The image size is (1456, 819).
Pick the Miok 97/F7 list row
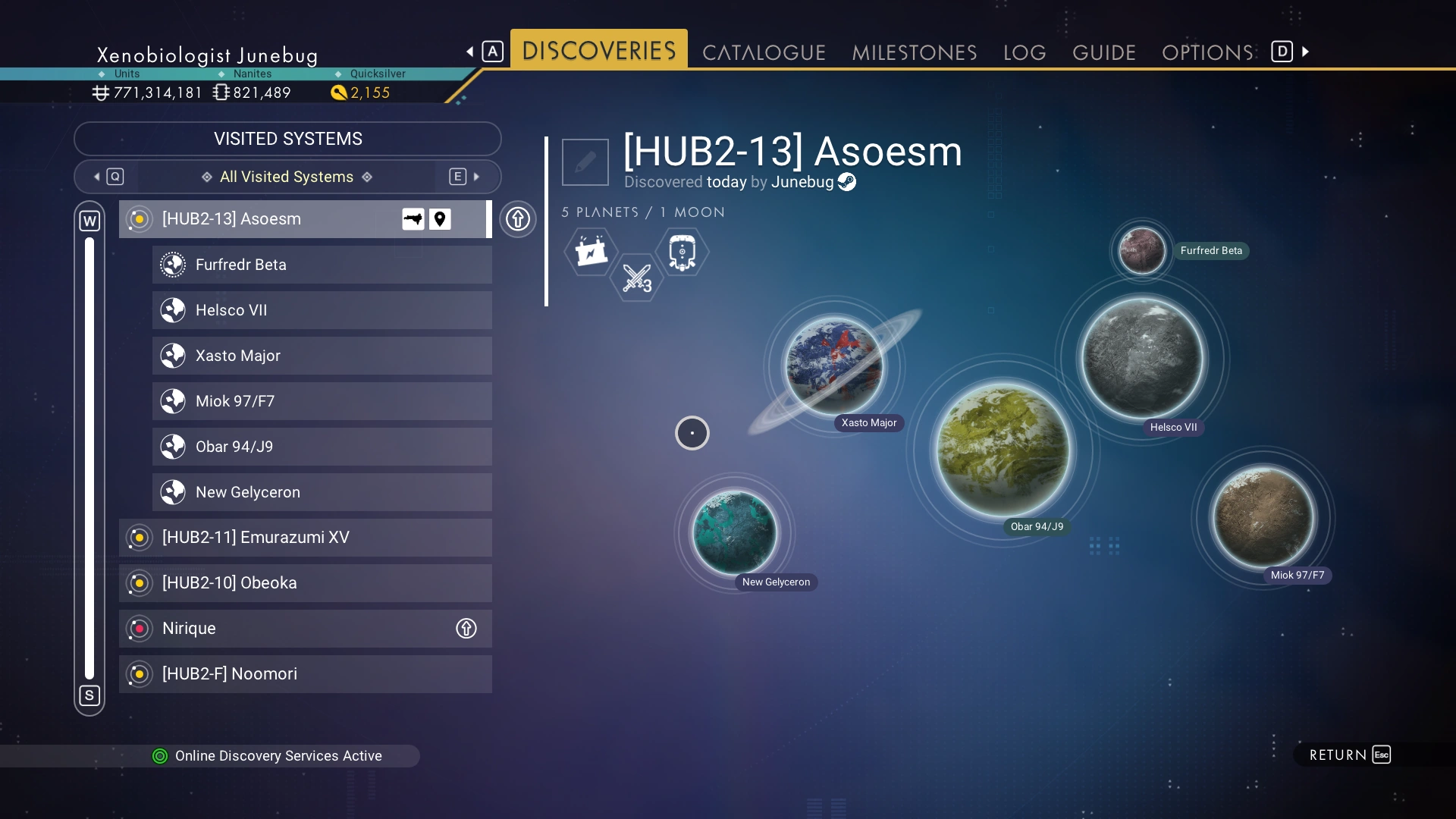pyautogui.click(x=322, y=401)
